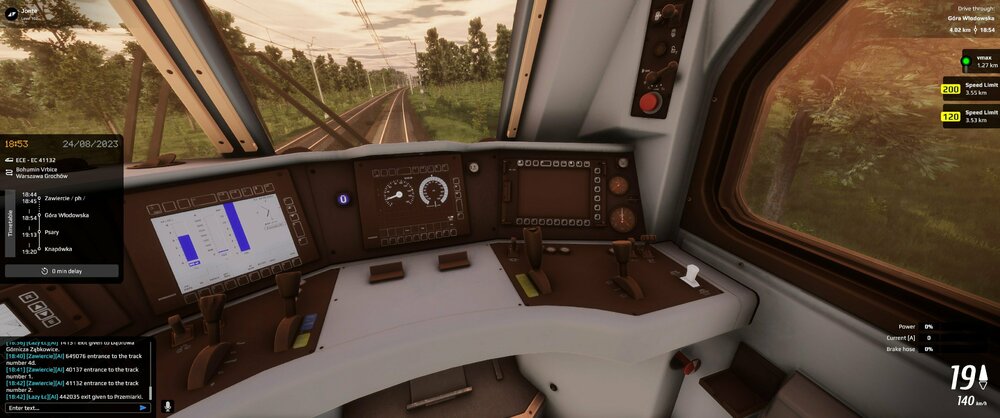Click the green vmax signal indicator
The width and height of the screenshot is (1000, 418).
point(968,60)
